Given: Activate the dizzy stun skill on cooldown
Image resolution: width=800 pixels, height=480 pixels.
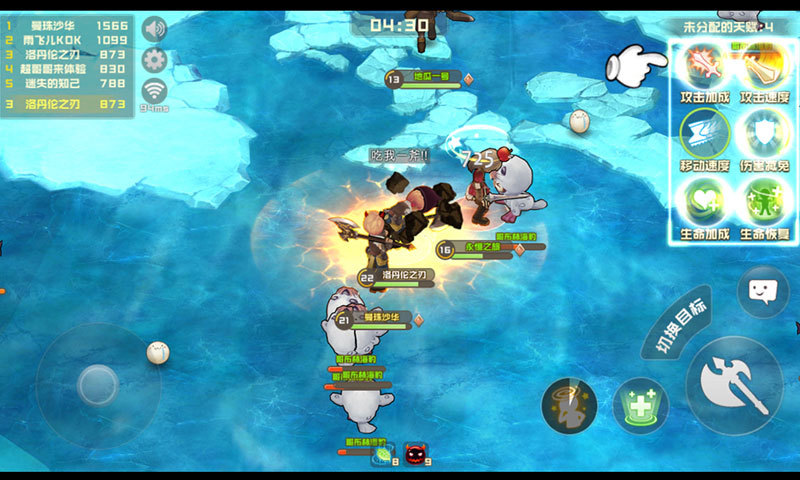Looking at the screenshot, I should (x=569, y=406).
